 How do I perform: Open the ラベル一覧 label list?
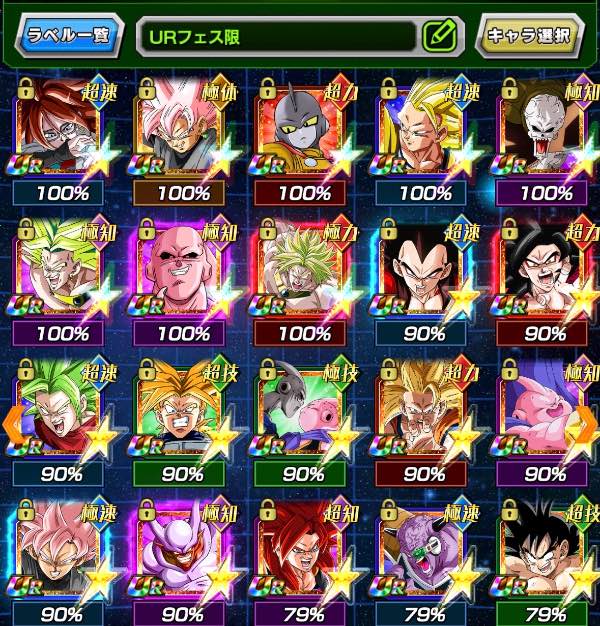click(69, 35)
